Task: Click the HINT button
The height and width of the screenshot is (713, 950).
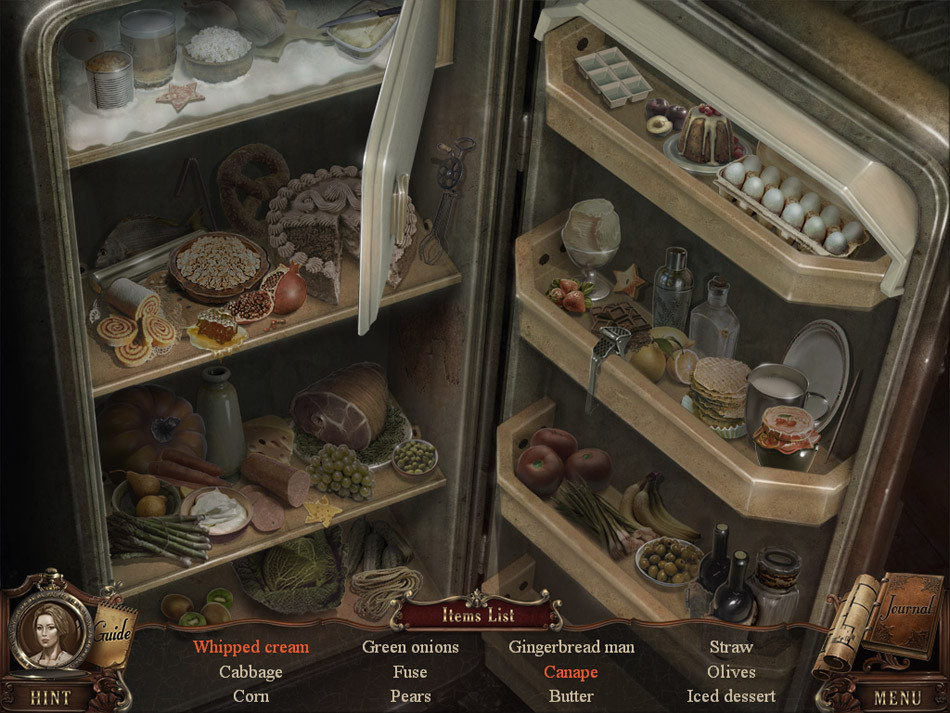Action: 49,697
